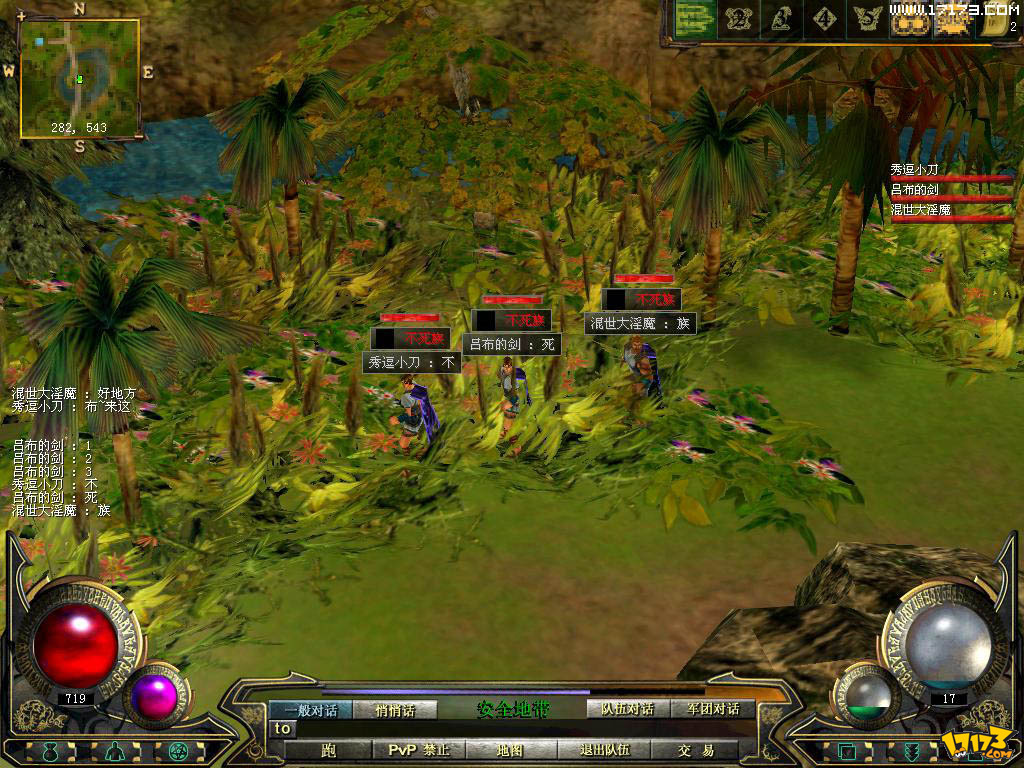1024x768 pixels.
Task: Select hotbar slot number 4
Action: point(824,18)
